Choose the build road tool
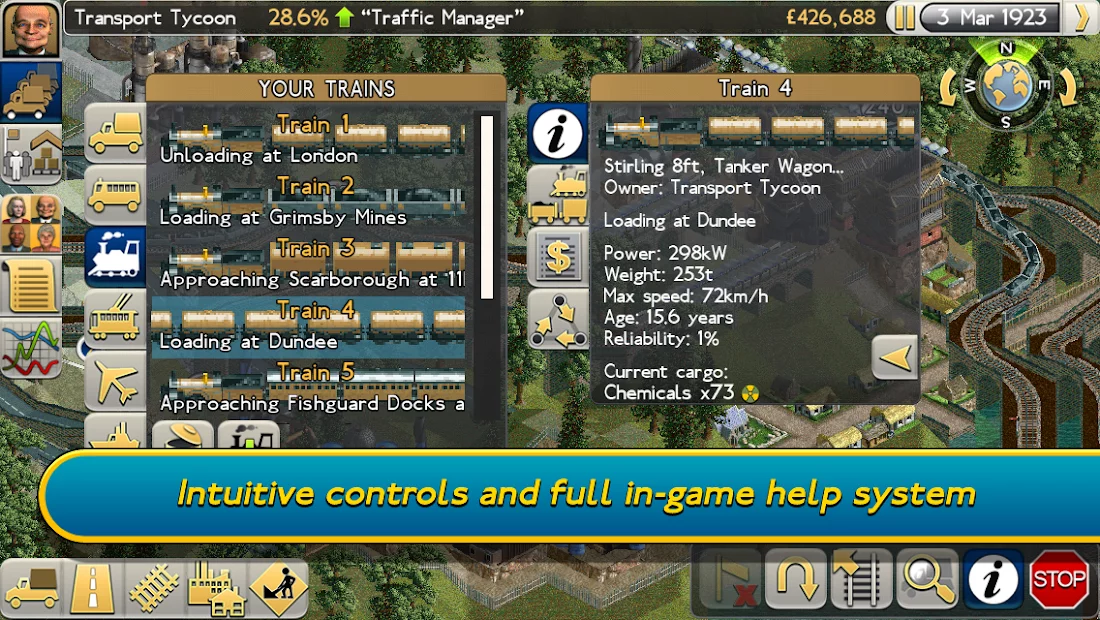 click(93, 589)
